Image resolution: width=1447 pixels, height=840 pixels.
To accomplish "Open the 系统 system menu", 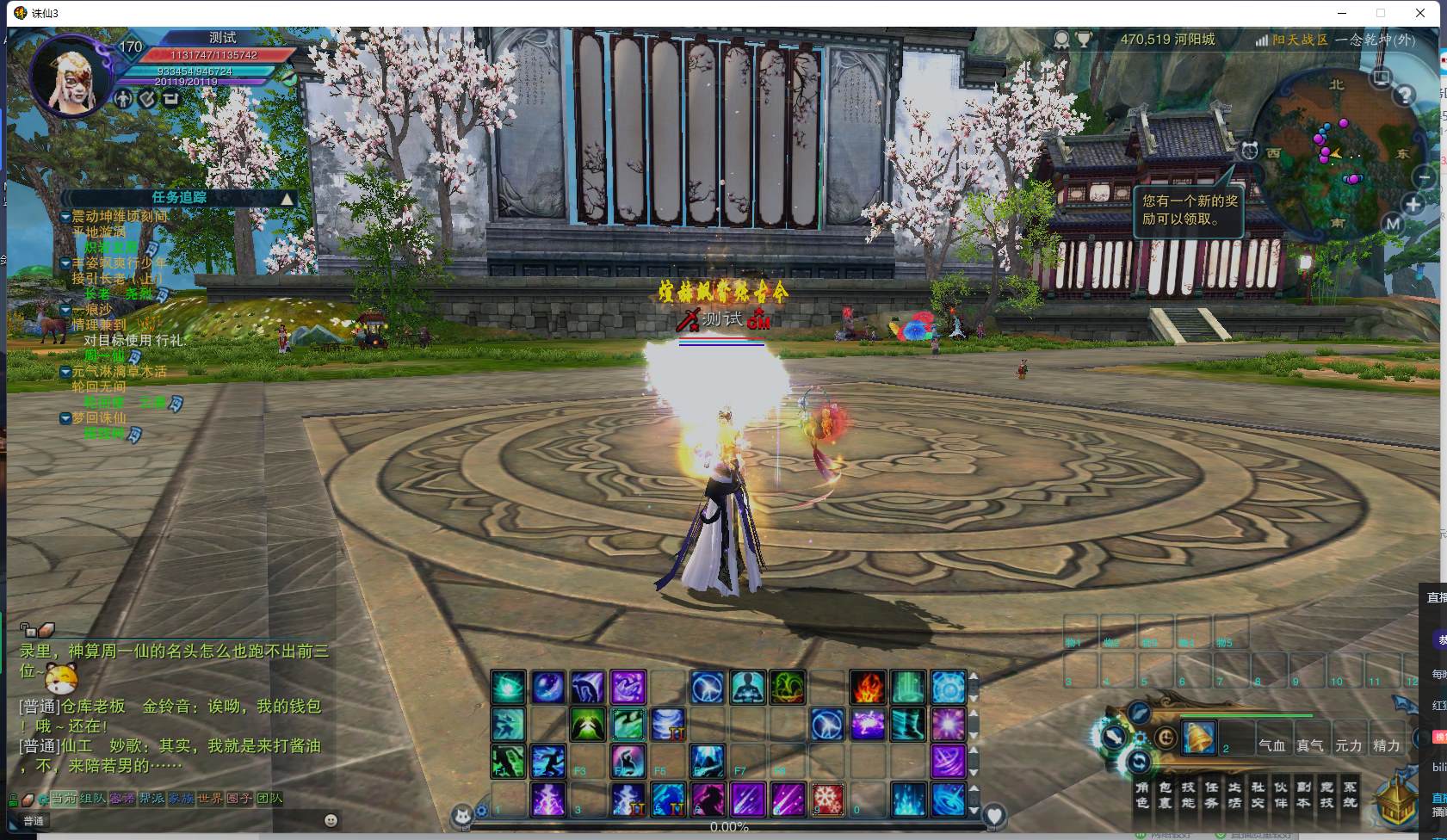I will pyautogui.click(x=1350, y=794).
